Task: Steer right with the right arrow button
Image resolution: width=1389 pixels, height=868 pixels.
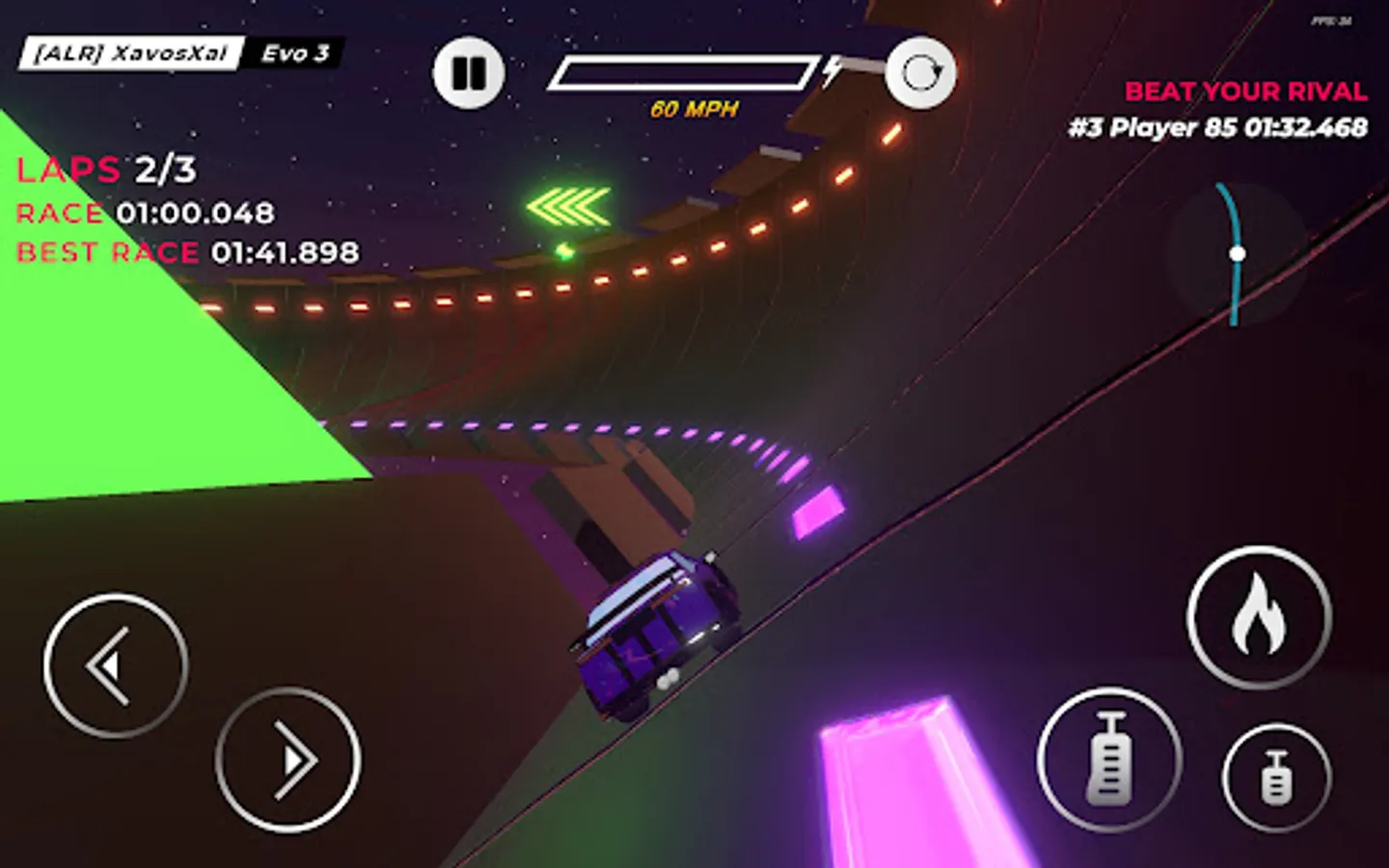Action: [x=287, y=760]
